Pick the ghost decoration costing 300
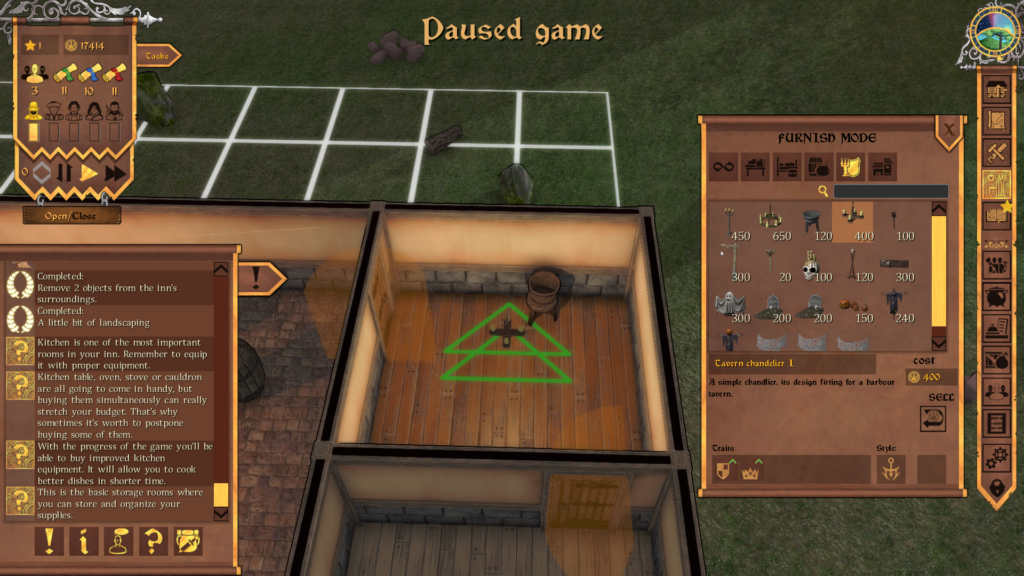This screenshot has width=1024, height=576. pos(728,306)
